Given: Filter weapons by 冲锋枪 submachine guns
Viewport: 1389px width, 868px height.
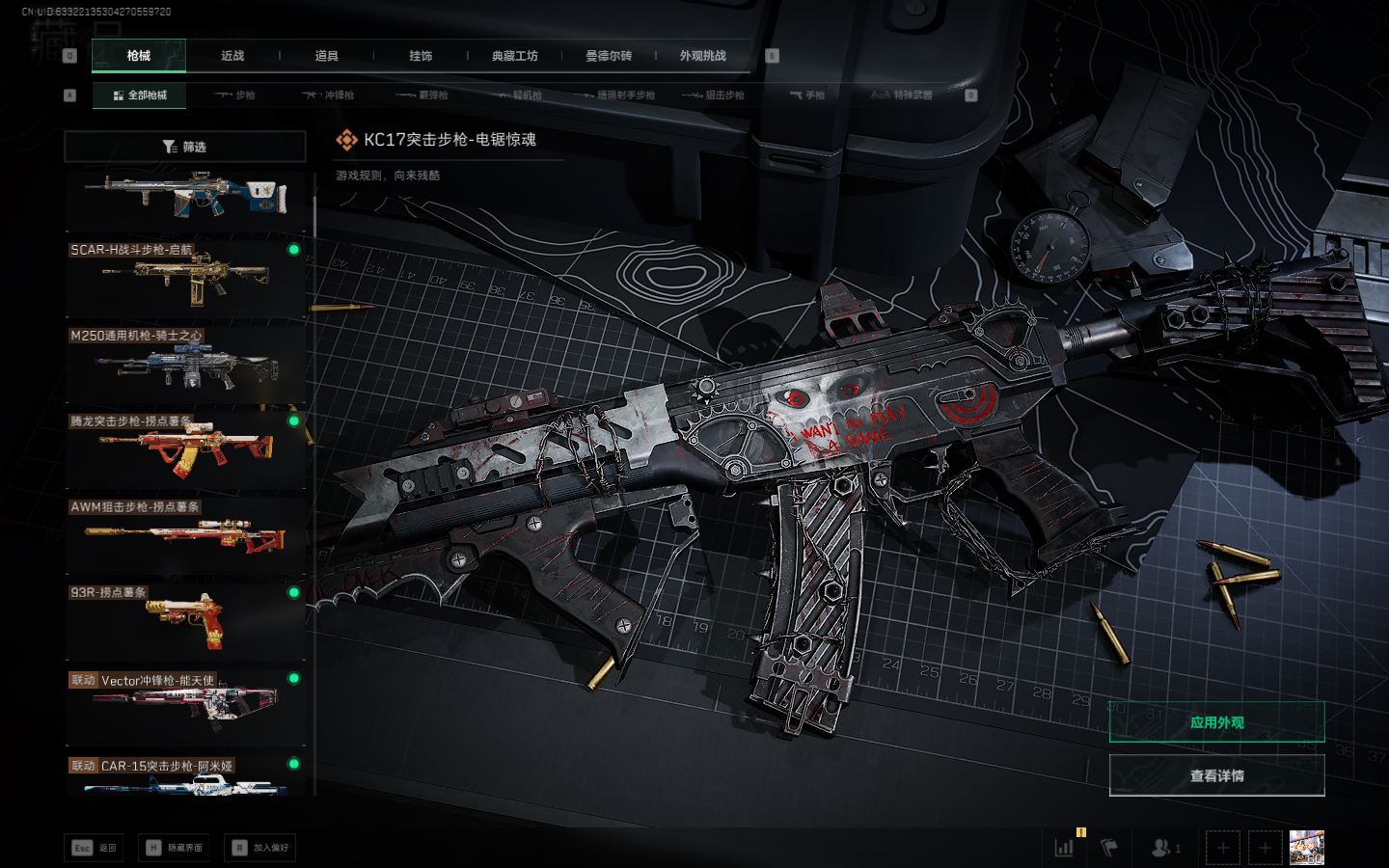Looking at the screenshot, I should point(329,95).
